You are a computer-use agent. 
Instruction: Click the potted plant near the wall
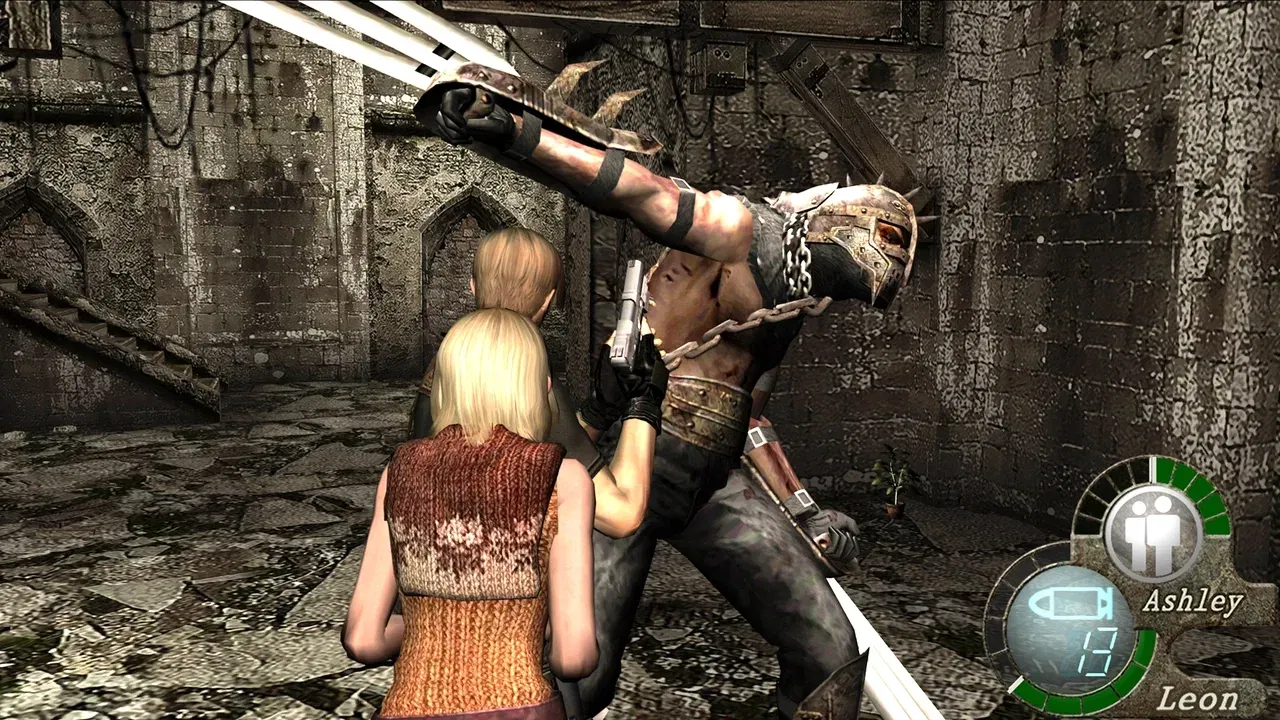pyautogui.click(x=893, y=495)
